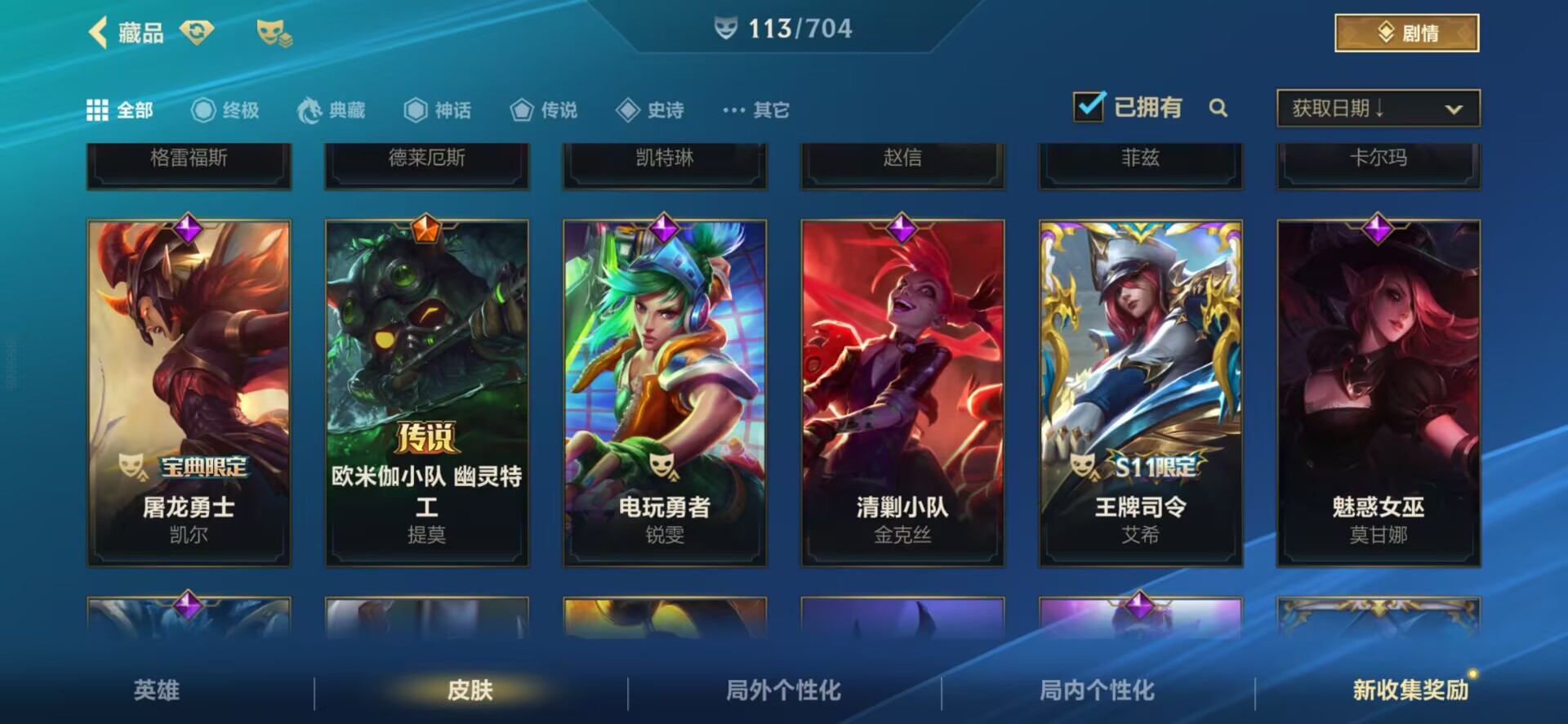Filter skins by 典藏 tier
Screen dimensions: 1568x724
[332, 110]
